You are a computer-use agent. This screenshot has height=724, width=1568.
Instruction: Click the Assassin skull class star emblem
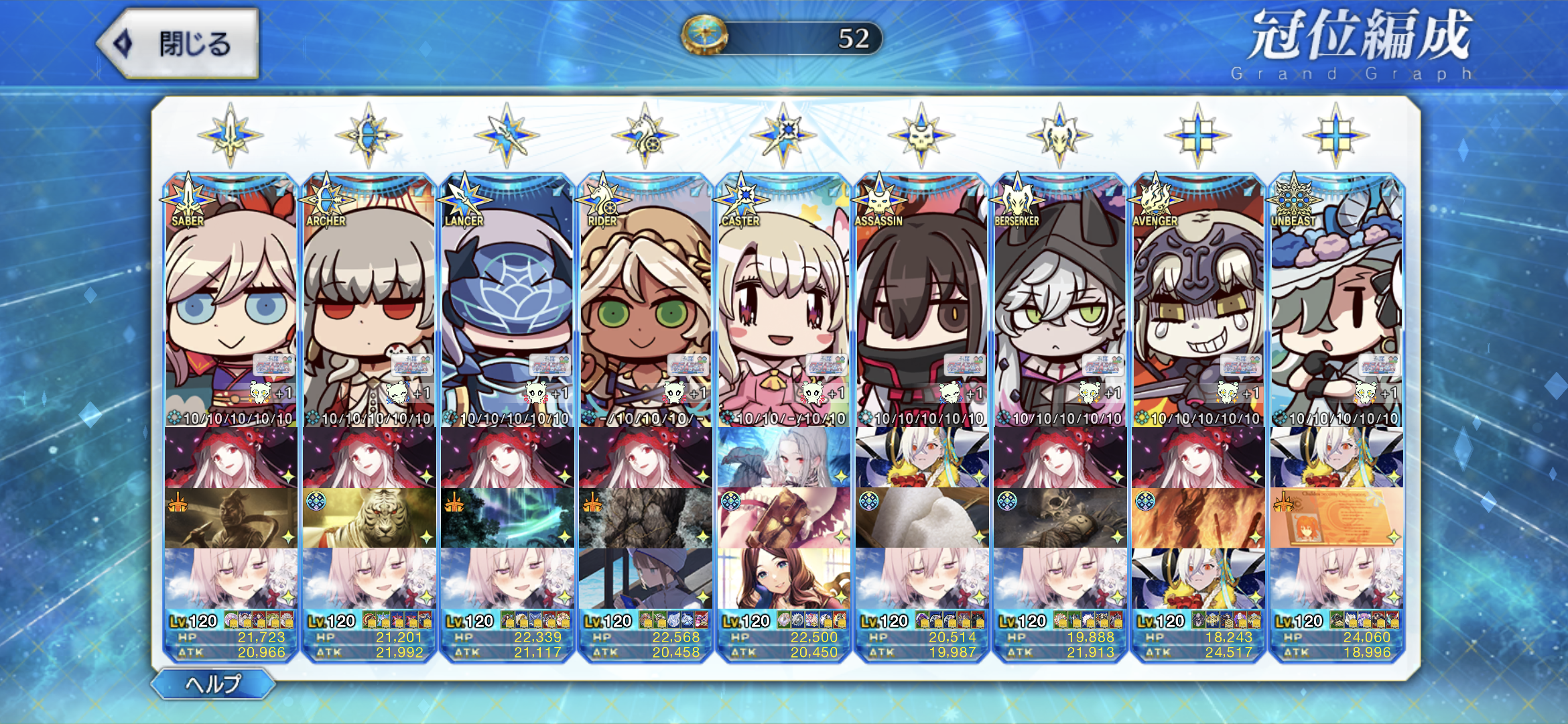[921, 135]
